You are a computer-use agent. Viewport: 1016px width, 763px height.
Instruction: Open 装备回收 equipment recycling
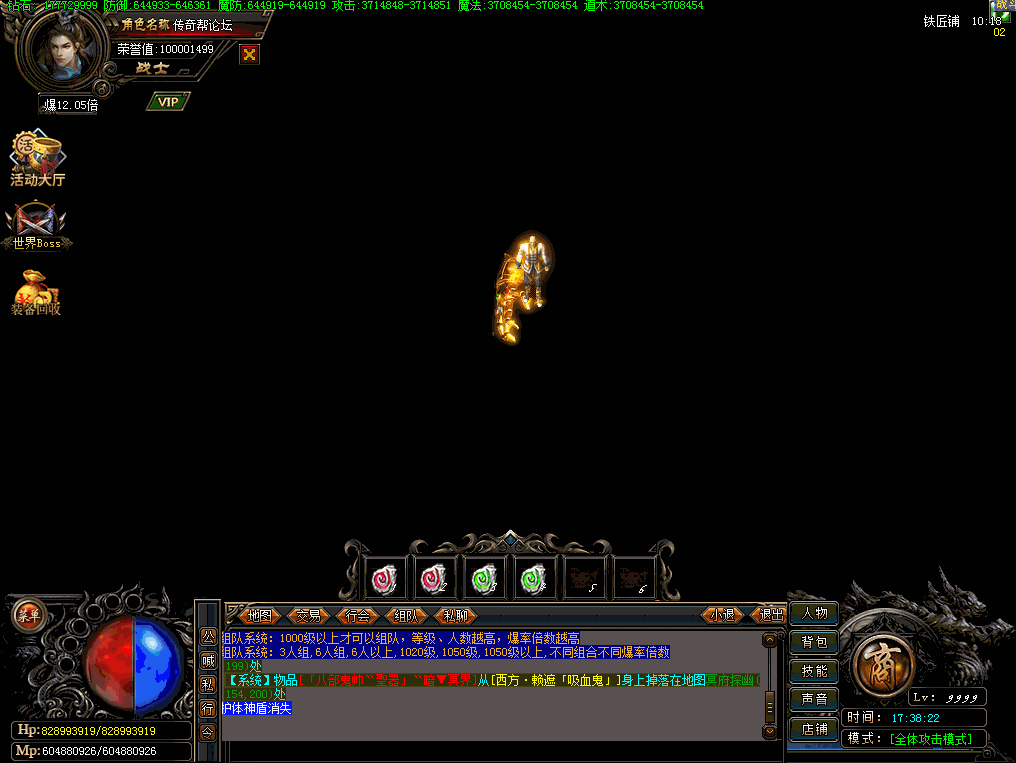click(x=36, y=291)
